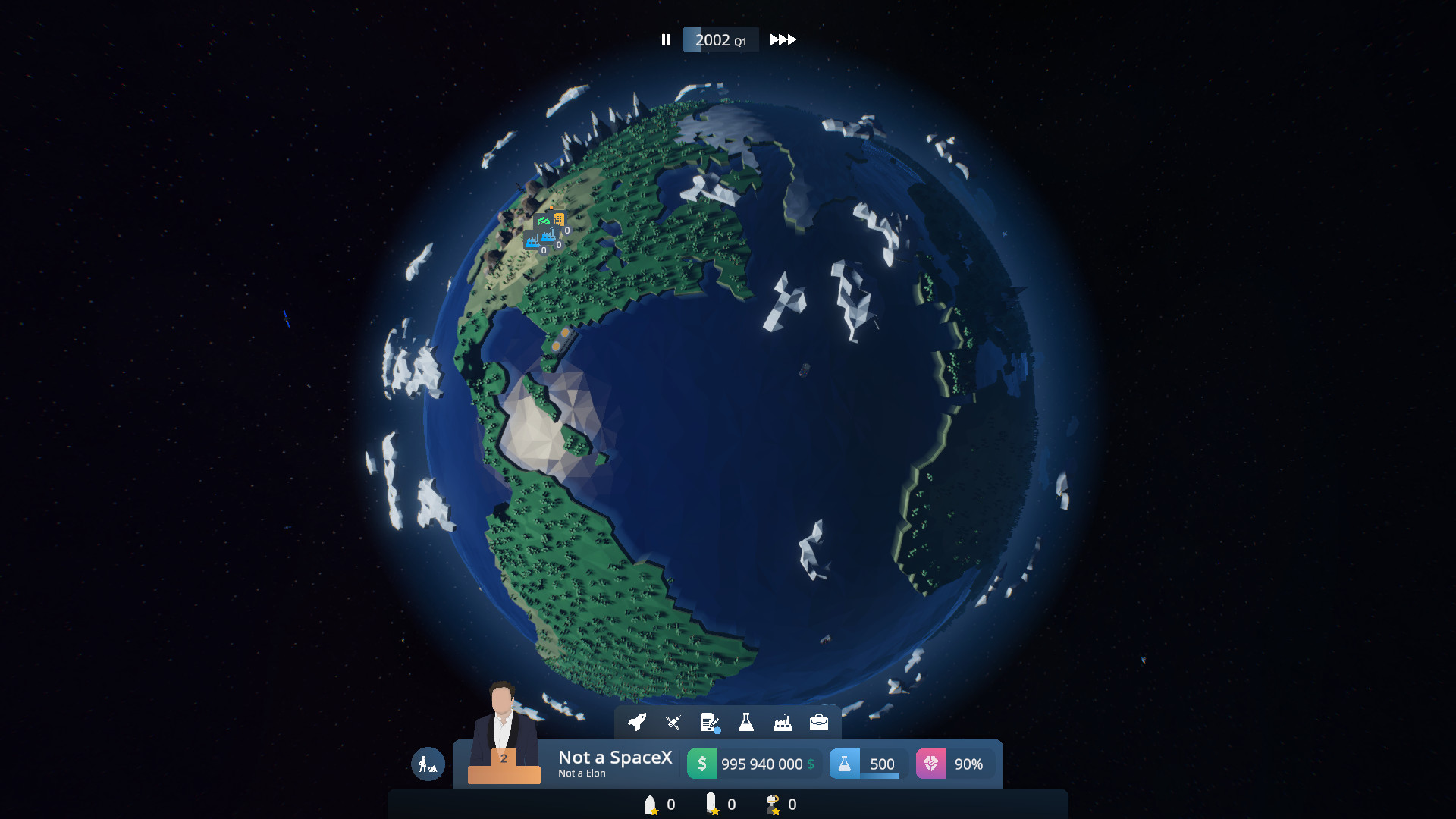Open the briefcase business panel

pyautogui.click(x=817, y=722)
